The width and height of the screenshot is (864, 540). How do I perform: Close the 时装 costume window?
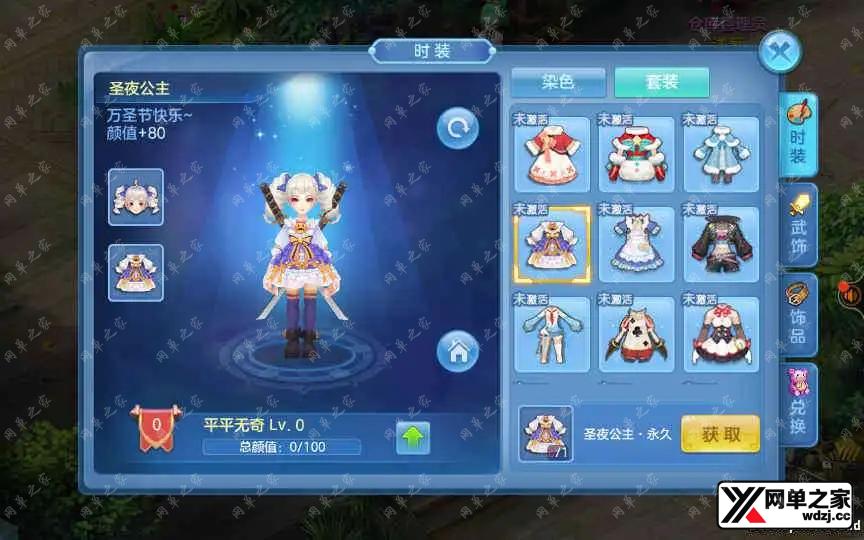[x=779, y=51]
